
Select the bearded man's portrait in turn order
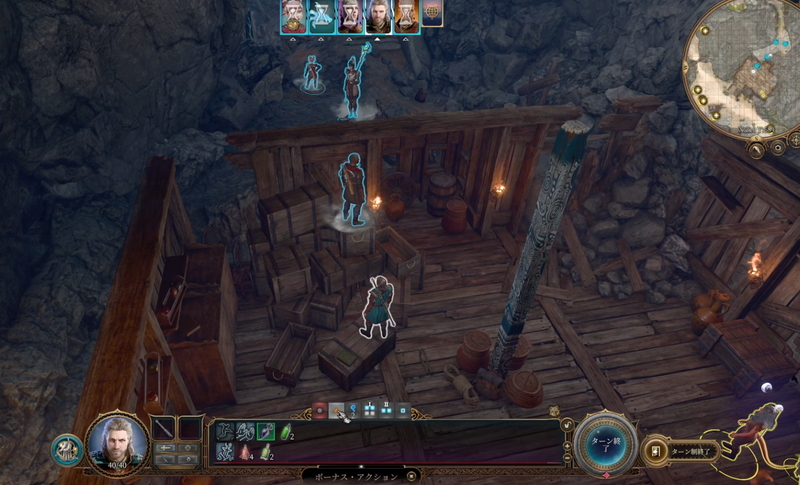(378, 17)
